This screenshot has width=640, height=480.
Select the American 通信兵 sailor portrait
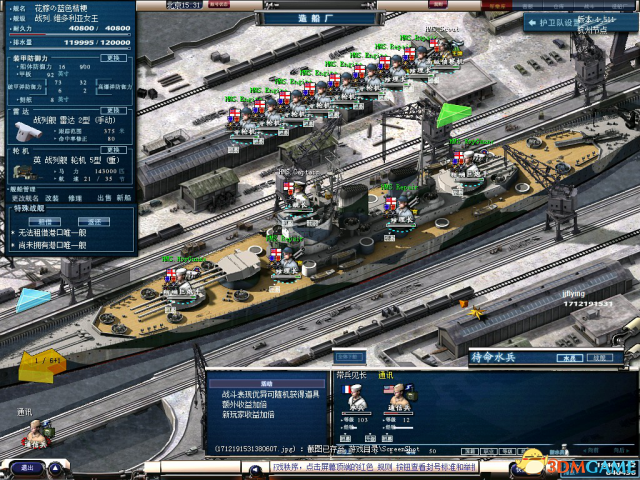pyautogui.click(x=396, y=398)
